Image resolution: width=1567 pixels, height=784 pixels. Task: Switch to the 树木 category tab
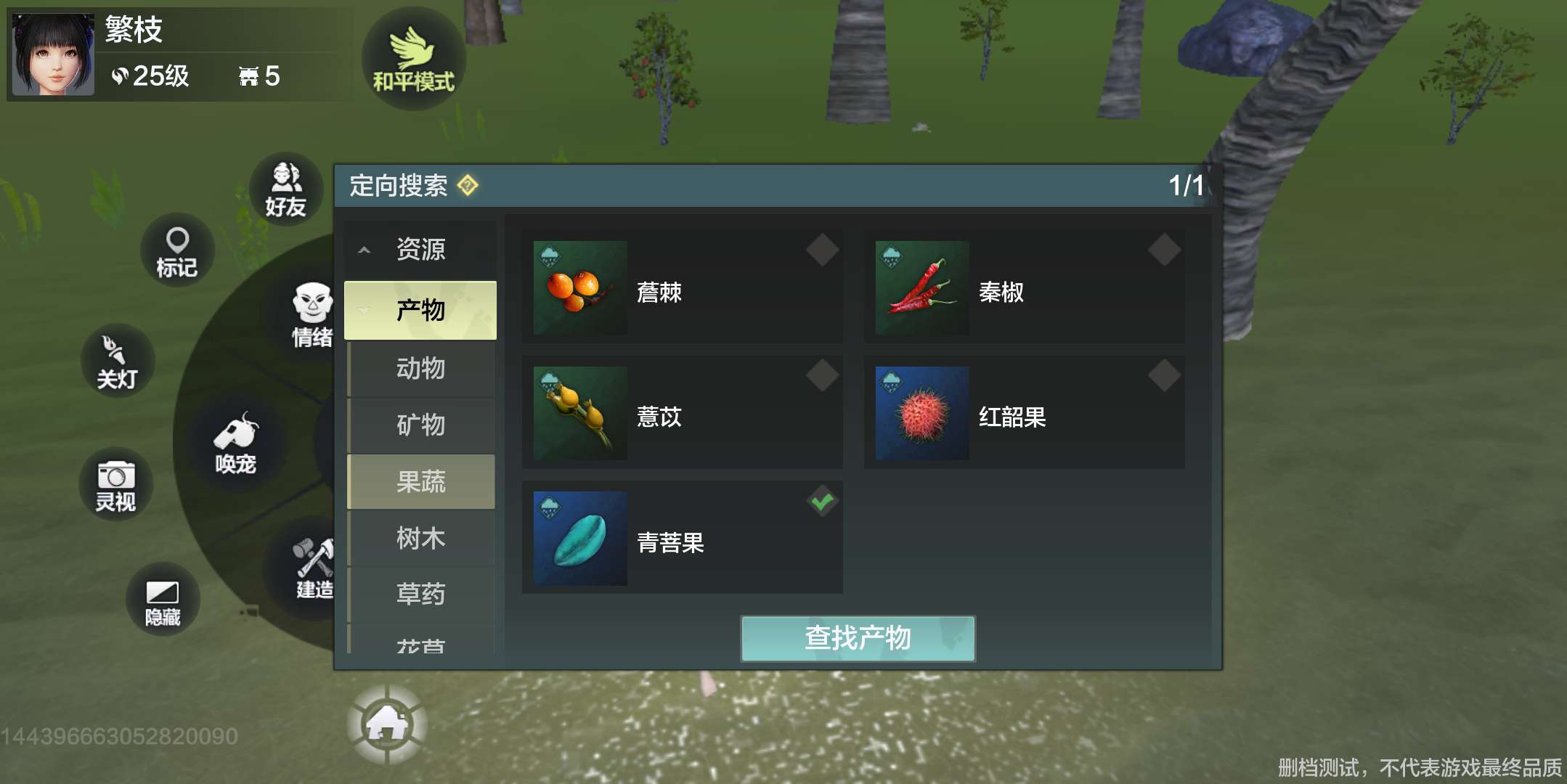pyautogui.click(x=421, y=539)
